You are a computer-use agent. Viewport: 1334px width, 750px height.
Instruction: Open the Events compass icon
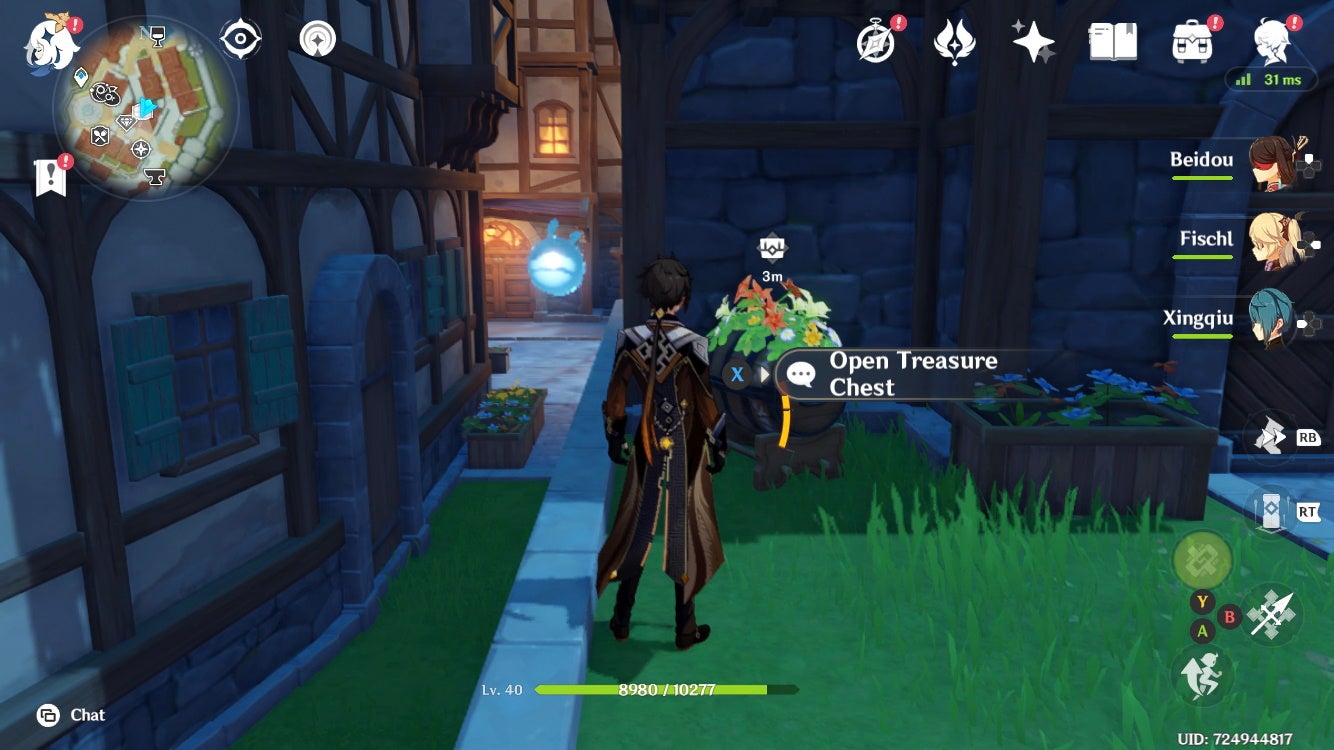(x=873, y=42)
